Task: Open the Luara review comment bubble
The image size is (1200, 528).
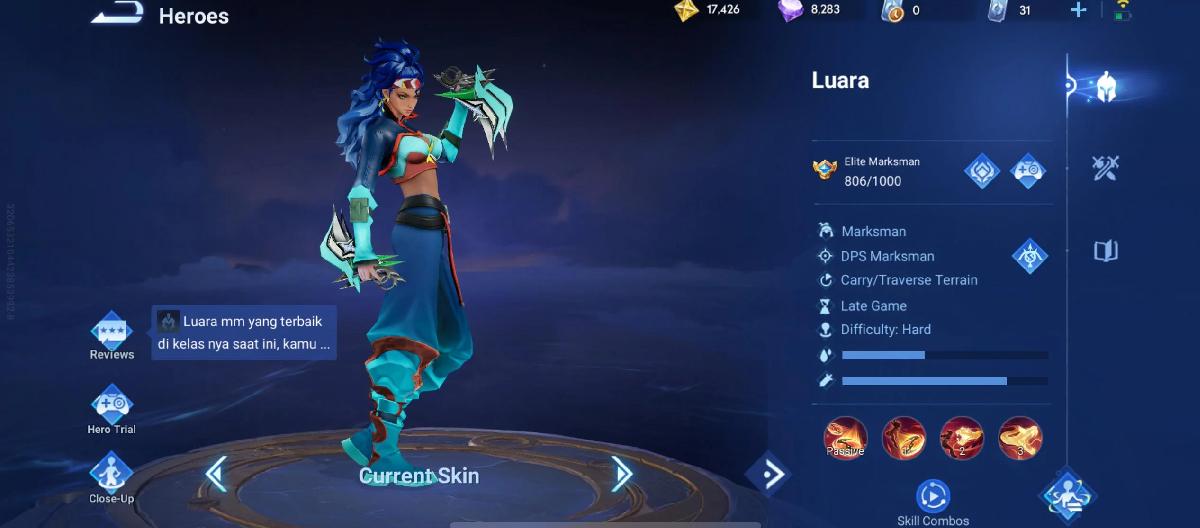Action: (244, 332)
